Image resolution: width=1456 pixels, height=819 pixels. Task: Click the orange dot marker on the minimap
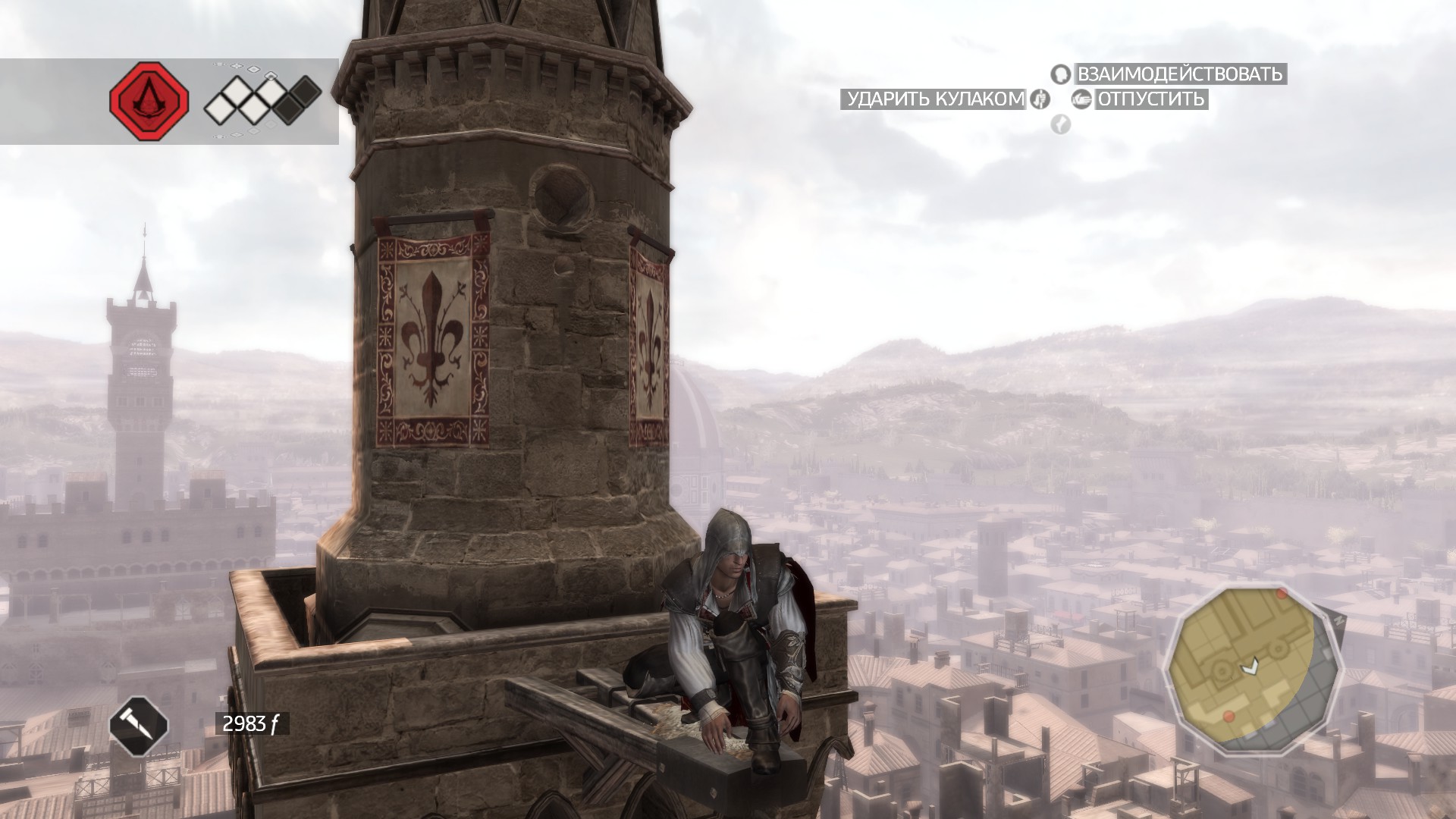point(1281,595)
